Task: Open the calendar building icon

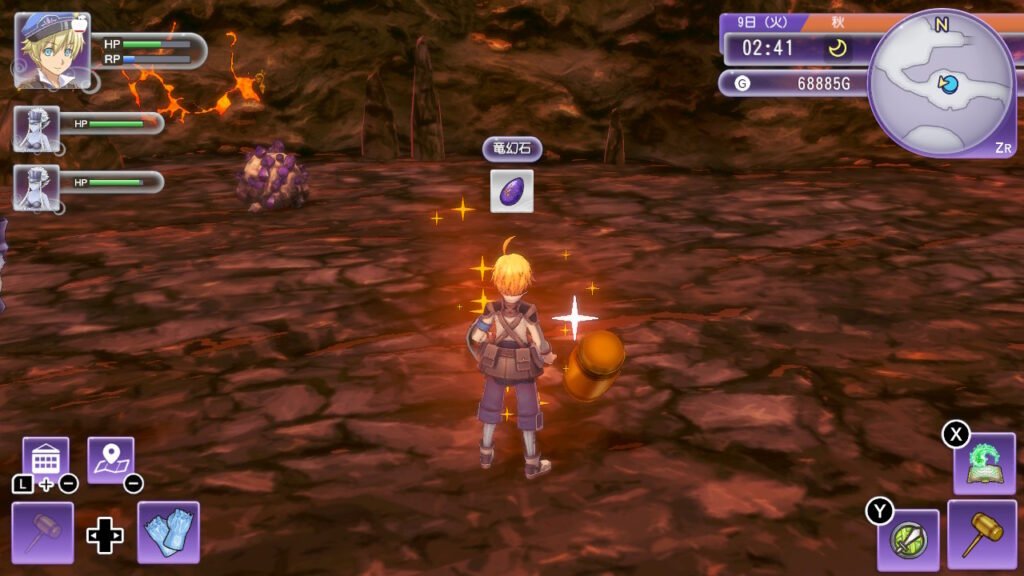Action: point(46,459)
